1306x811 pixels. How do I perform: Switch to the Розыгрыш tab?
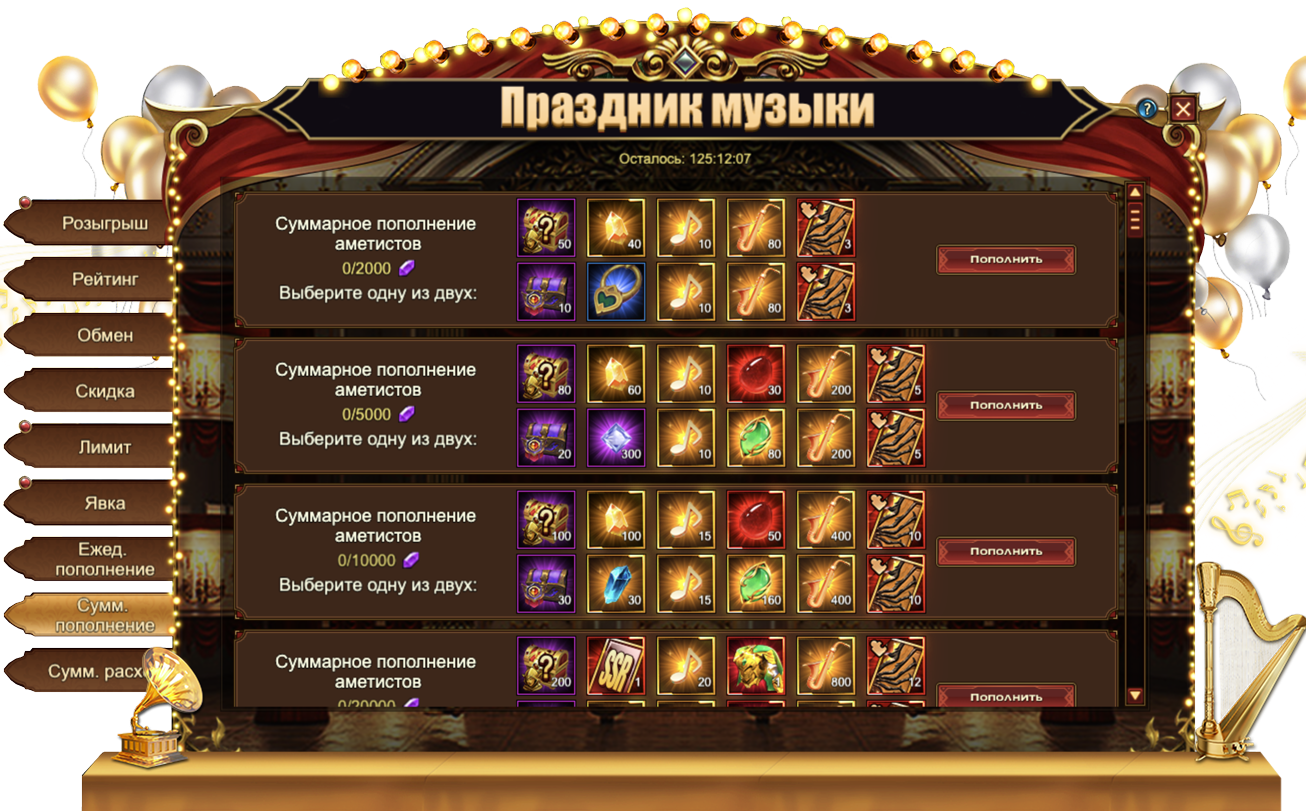[x=103, y=224]
